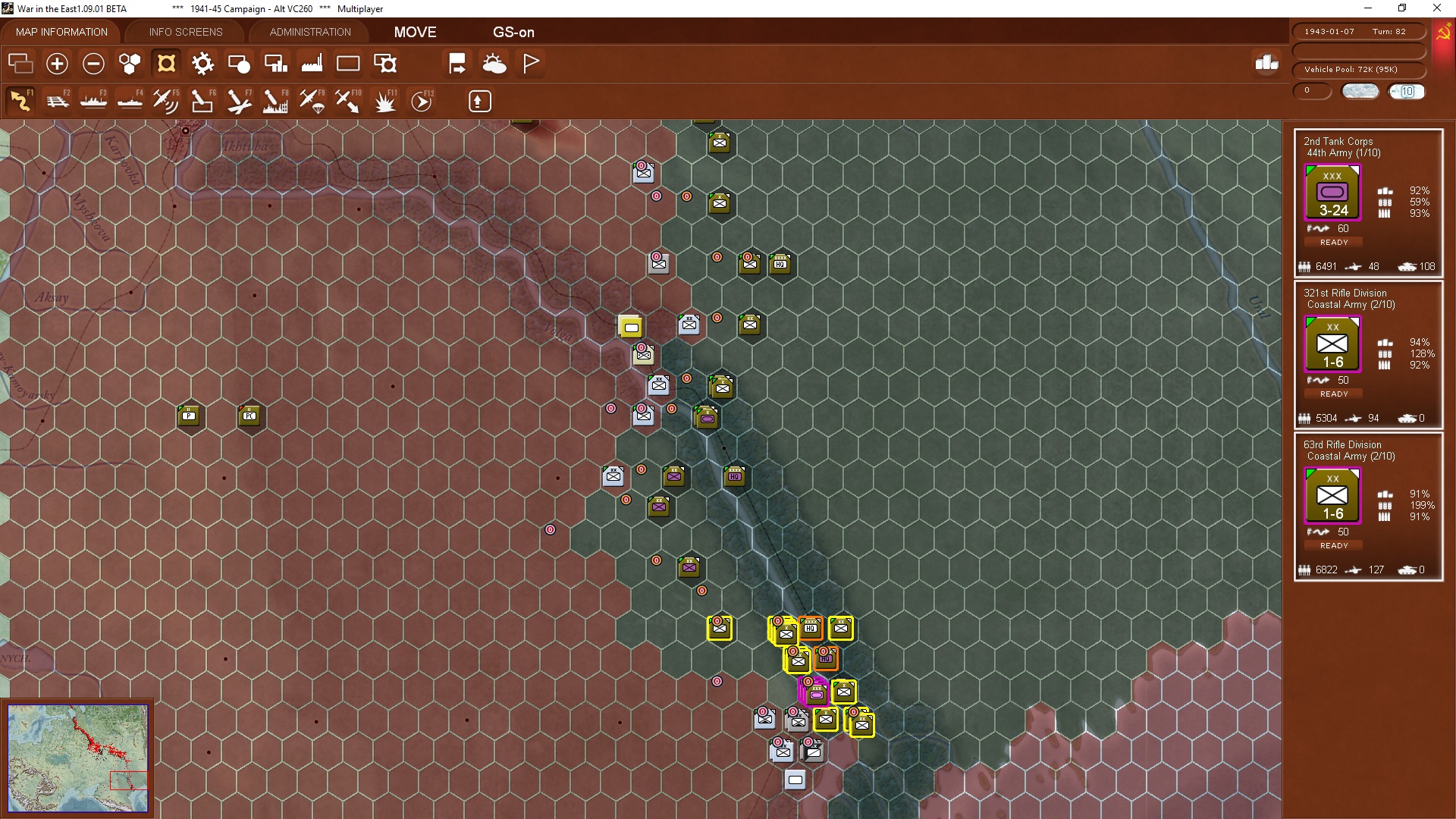Viewport: 1456px width, 819px height.
Task: Select the F3 naval transport mode
Action: [94, 100]
